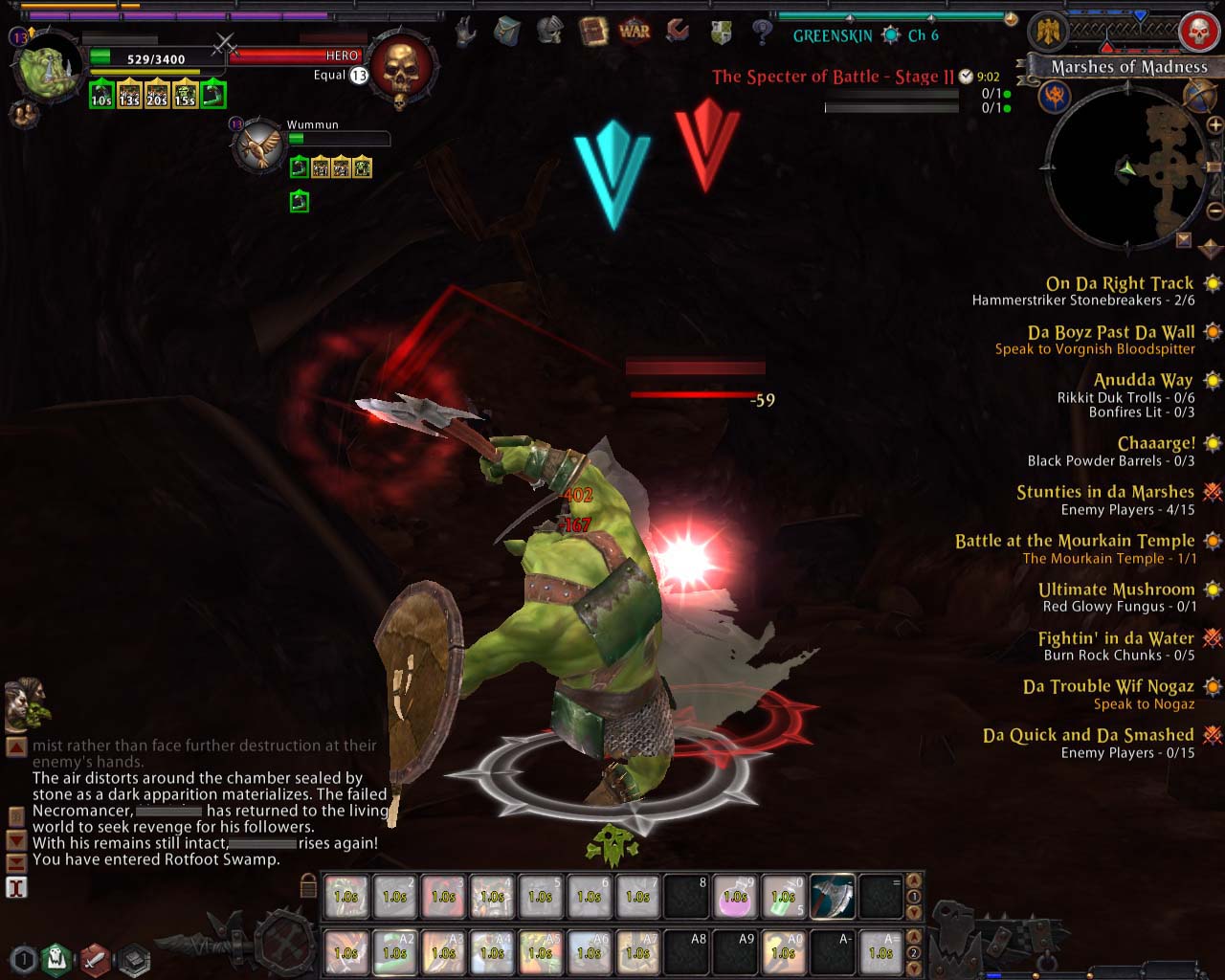
Task: Zoom out the minimap with minus button
Action: click(x=1215, y=210)
